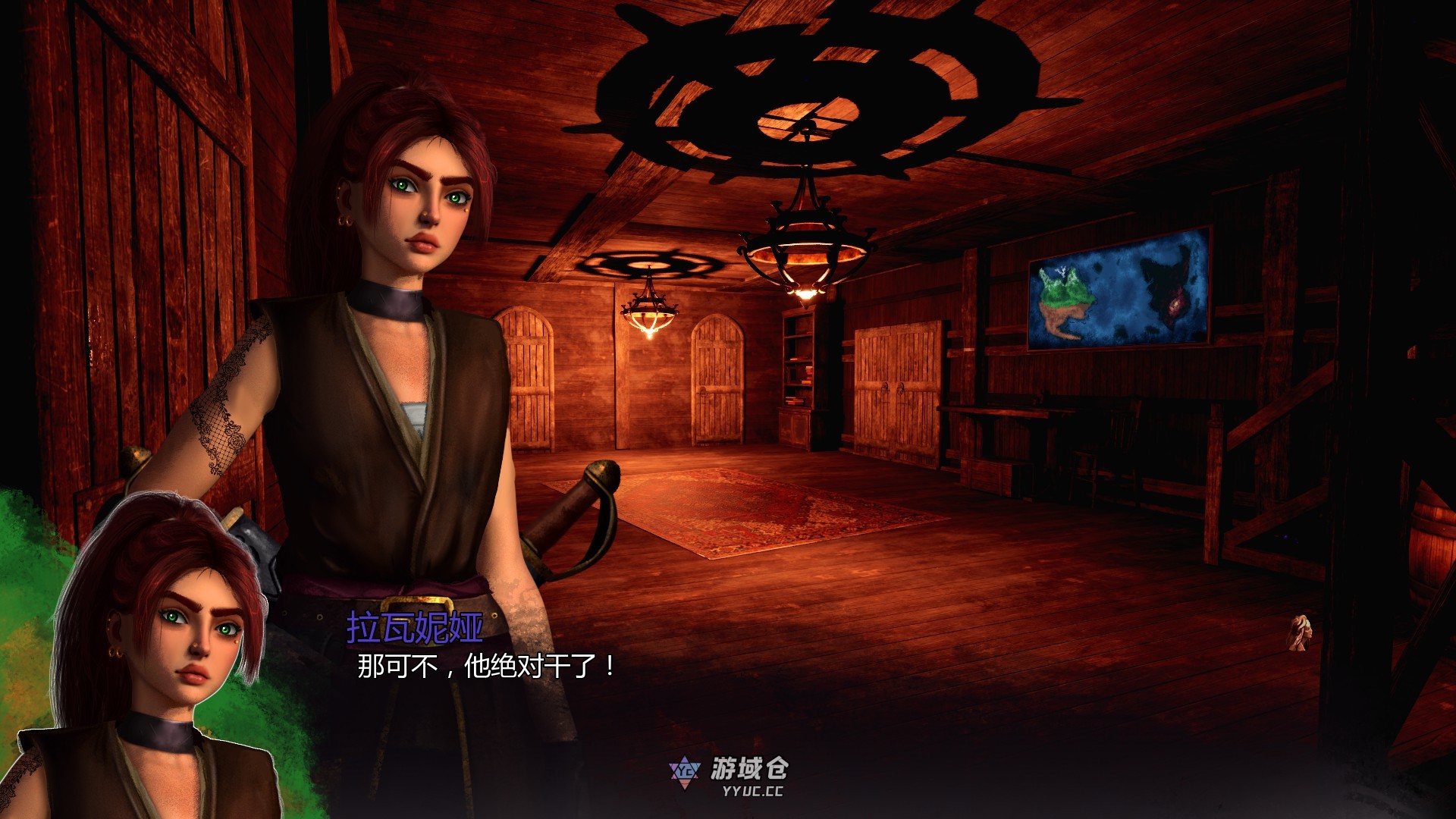Click the blonde woman head continue icon
The image size is (1456, 819).
pyautogui.click(x=1300, y=632)
